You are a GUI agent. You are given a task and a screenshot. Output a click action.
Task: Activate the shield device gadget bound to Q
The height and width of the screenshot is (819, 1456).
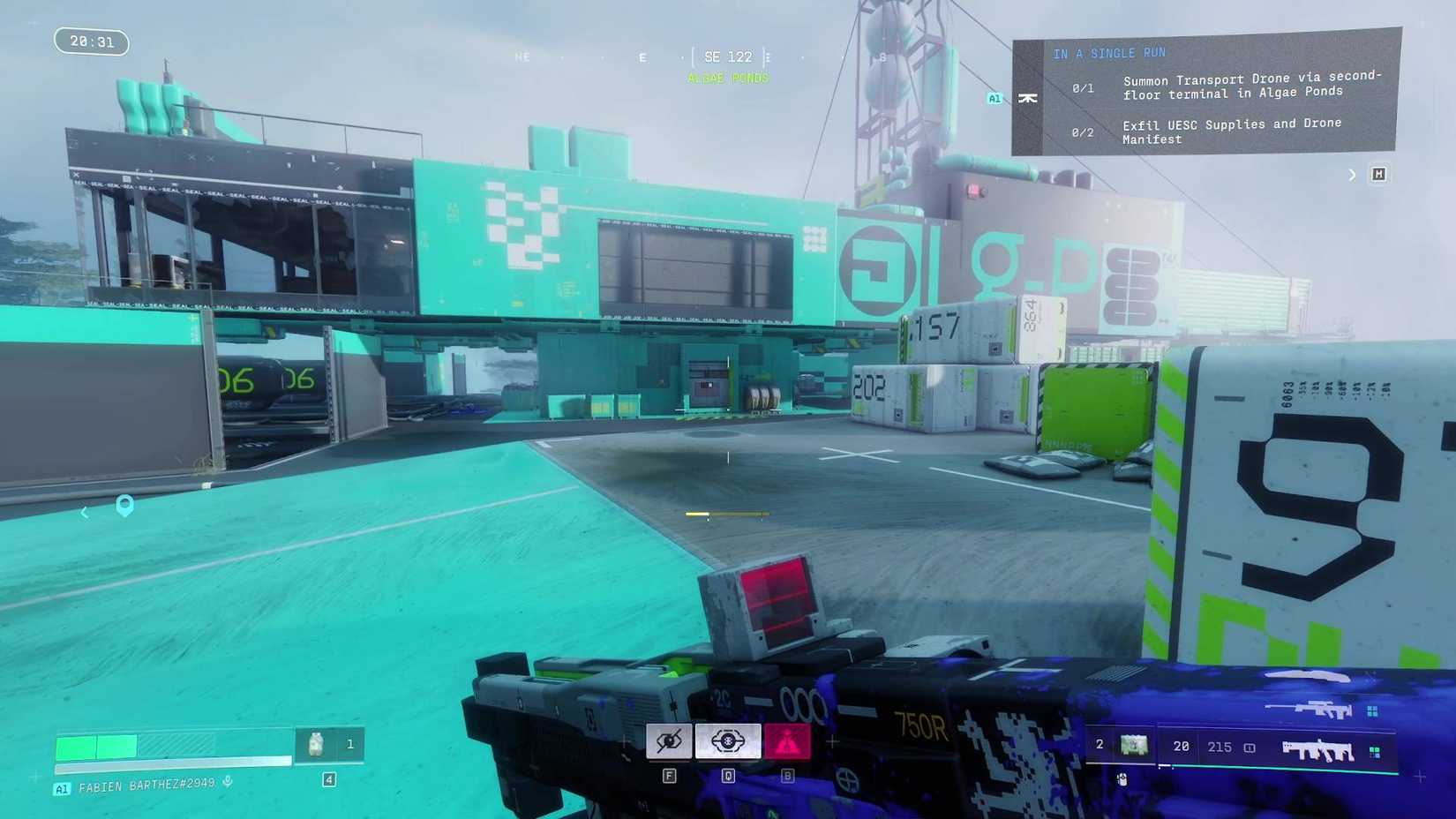727,741
